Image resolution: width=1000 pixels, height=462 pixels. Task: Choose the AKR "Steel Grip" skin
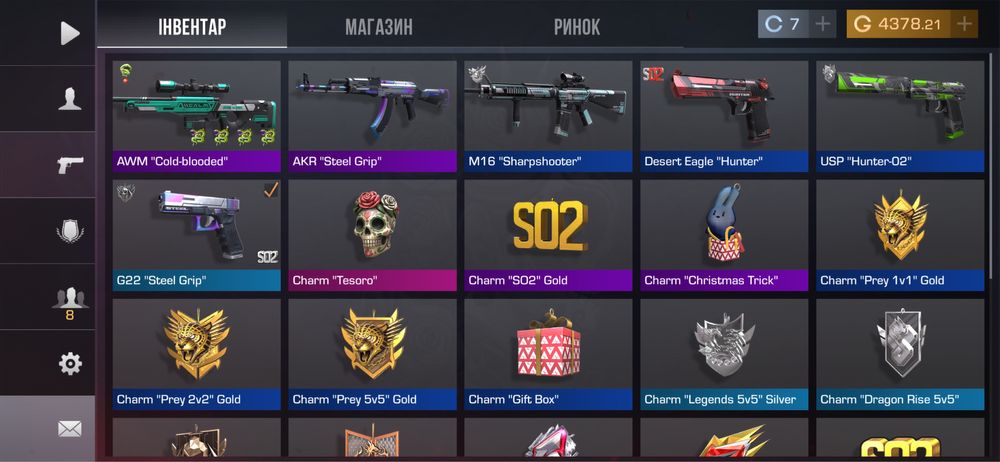373,115
